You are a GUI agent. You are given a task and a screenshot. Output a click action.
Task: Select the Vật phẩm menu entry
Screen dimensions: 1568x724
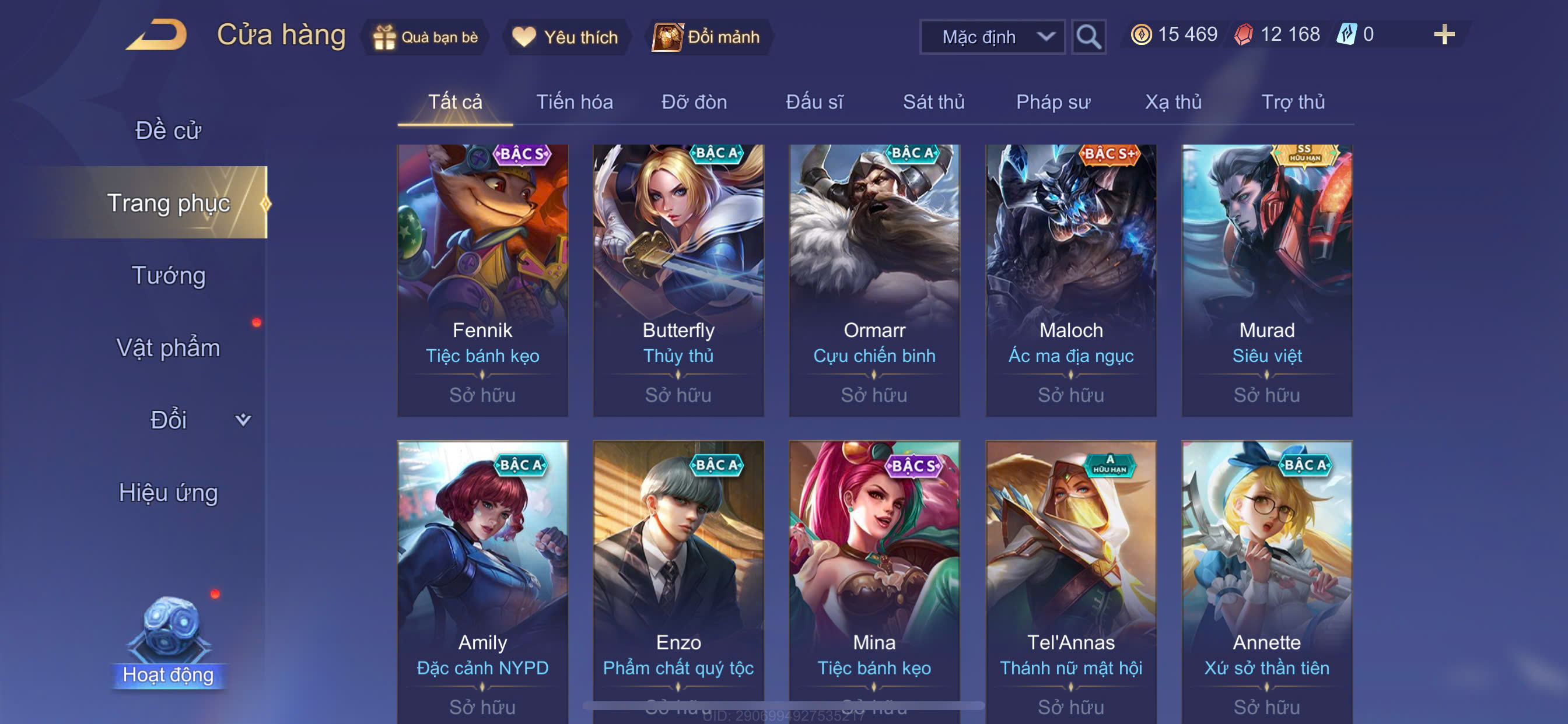pos(168,348)
